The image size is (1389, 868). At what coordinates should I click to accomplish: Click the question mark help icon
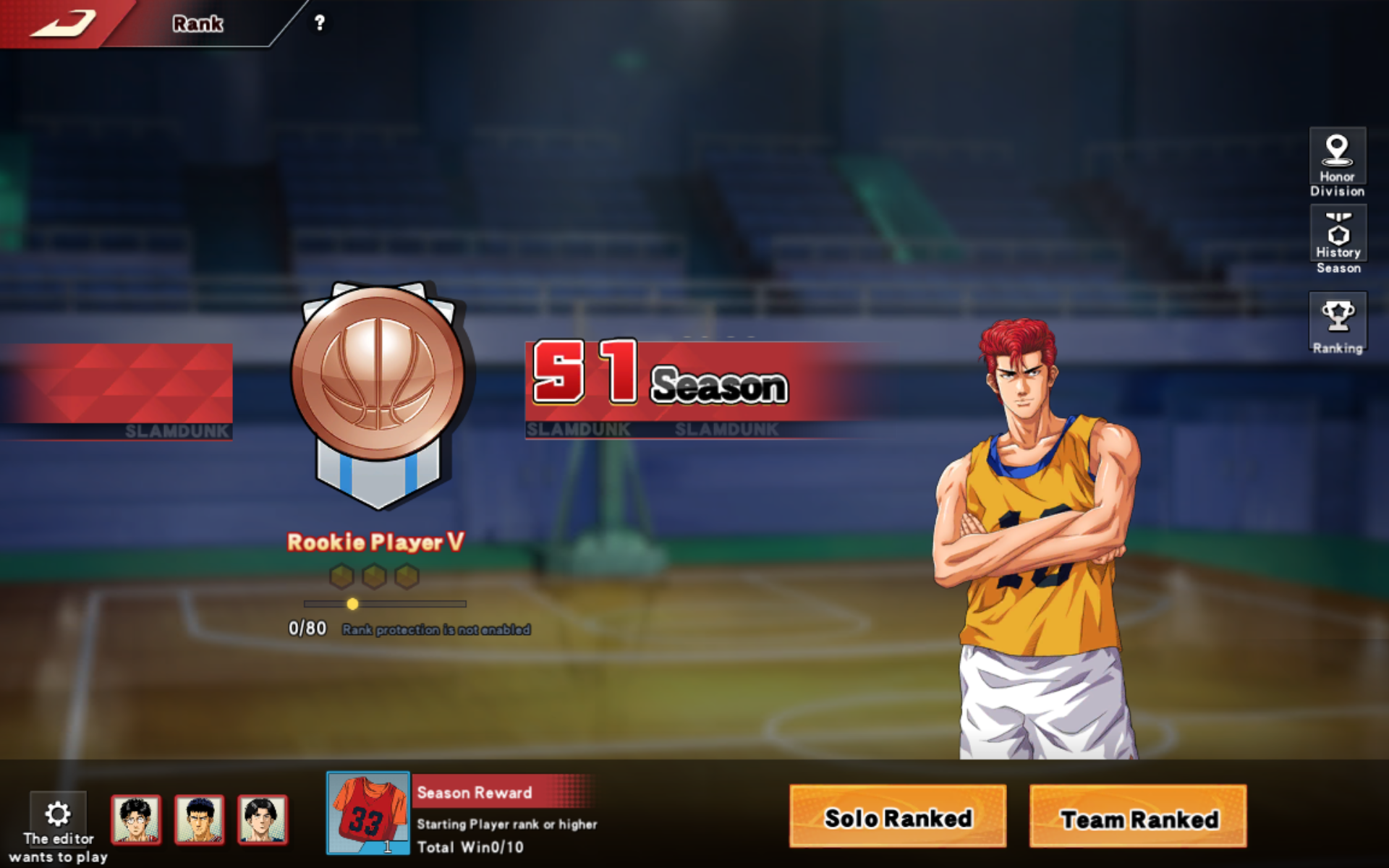[320, 23]
